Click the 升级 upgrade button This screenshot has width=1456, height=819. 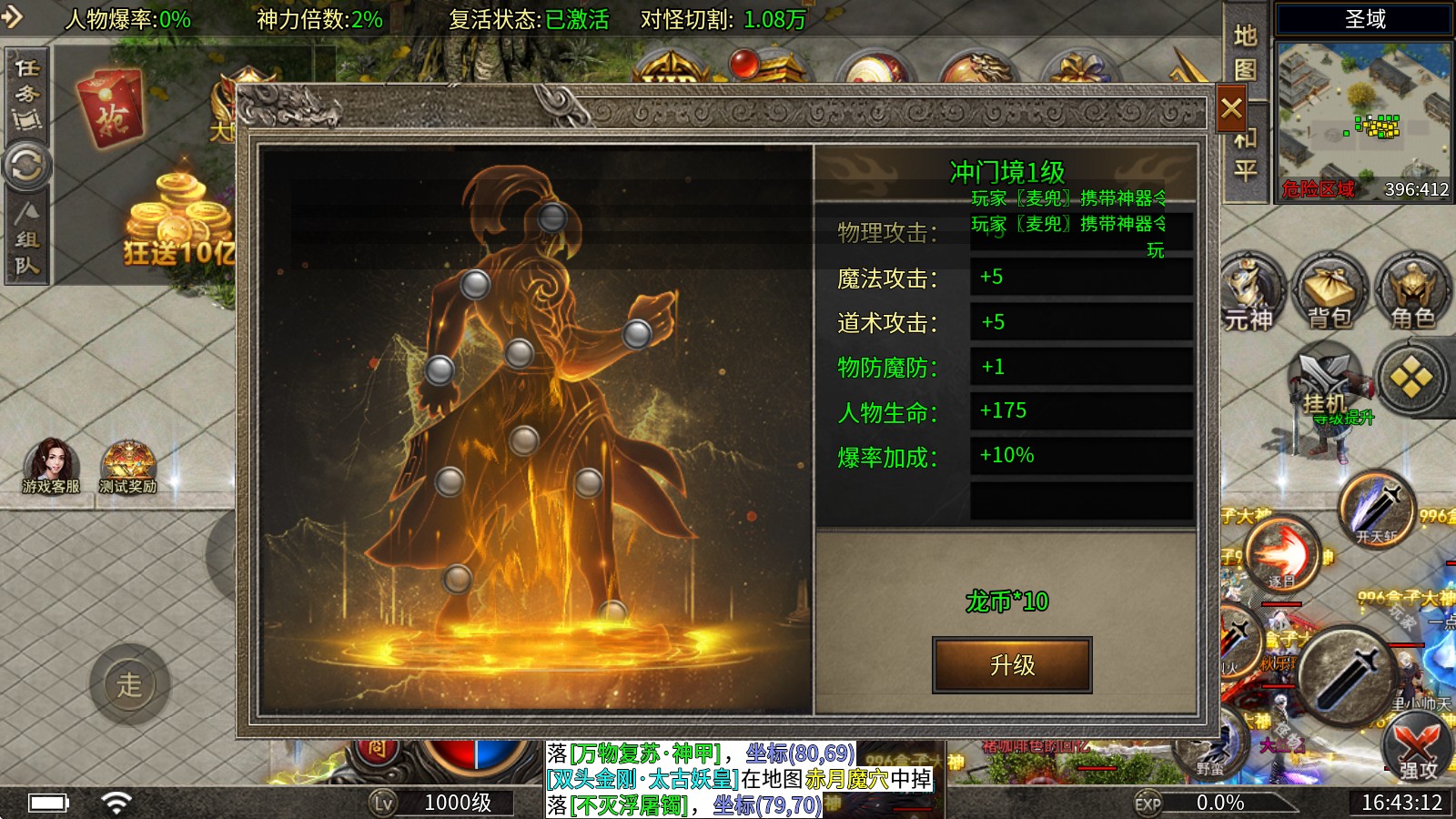pyautogui.click(x=1012, y=665)
